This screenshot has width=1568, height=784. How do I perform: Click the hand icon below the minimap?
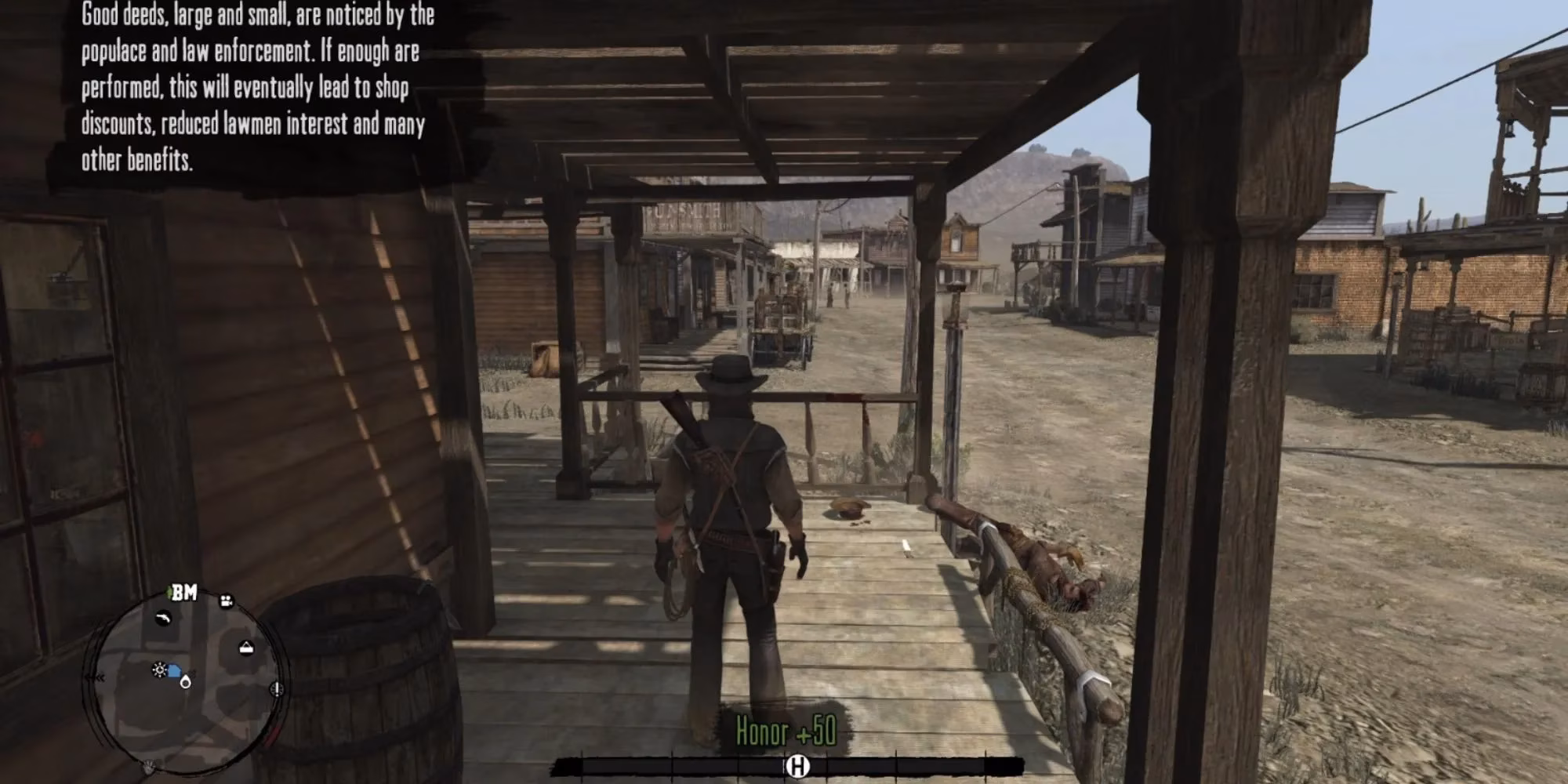149,765
